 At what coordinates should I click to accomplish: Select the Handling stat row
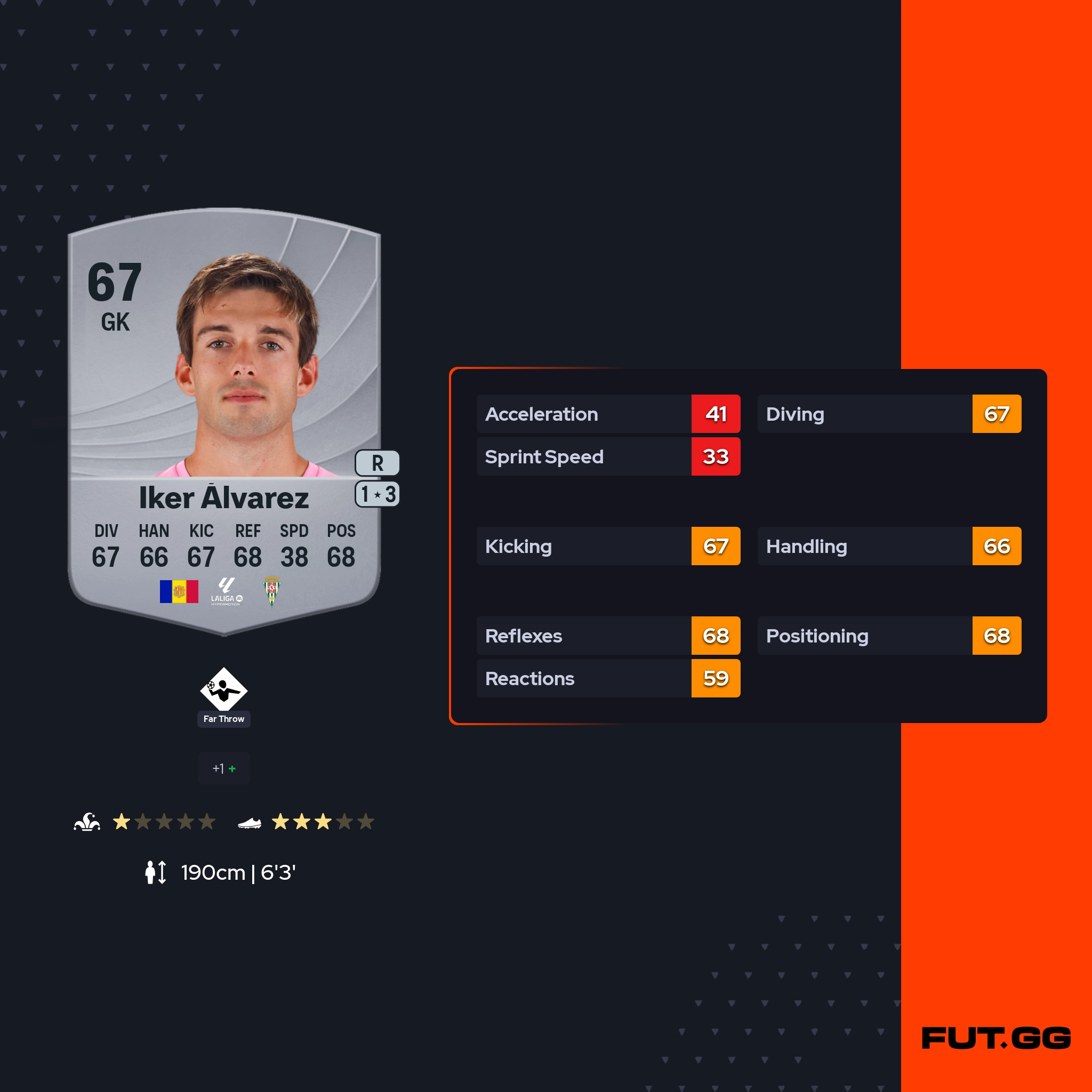point(889,546)
